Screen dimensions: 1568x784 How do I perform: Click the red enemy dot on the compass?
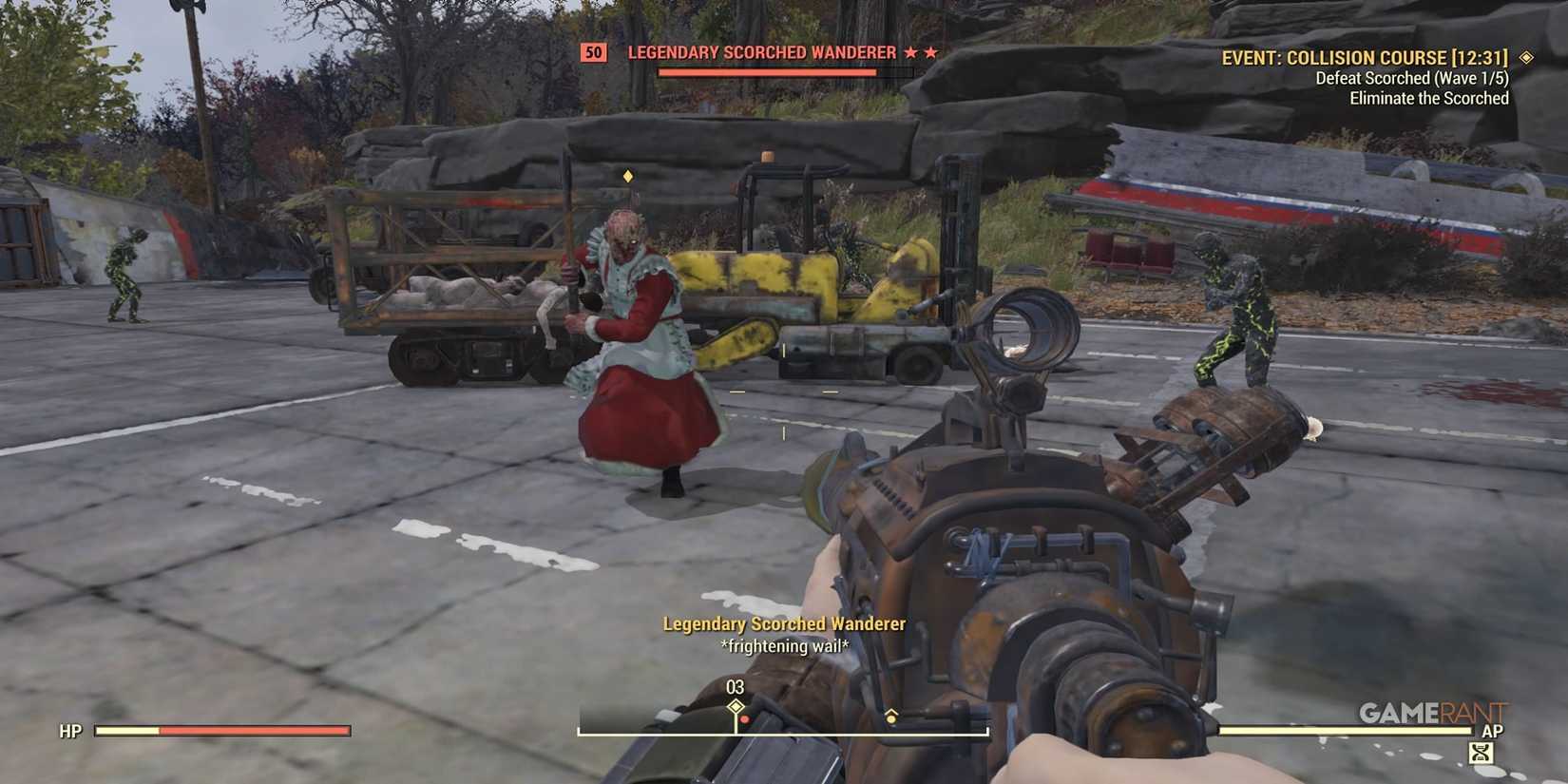(x=745, y=719)
